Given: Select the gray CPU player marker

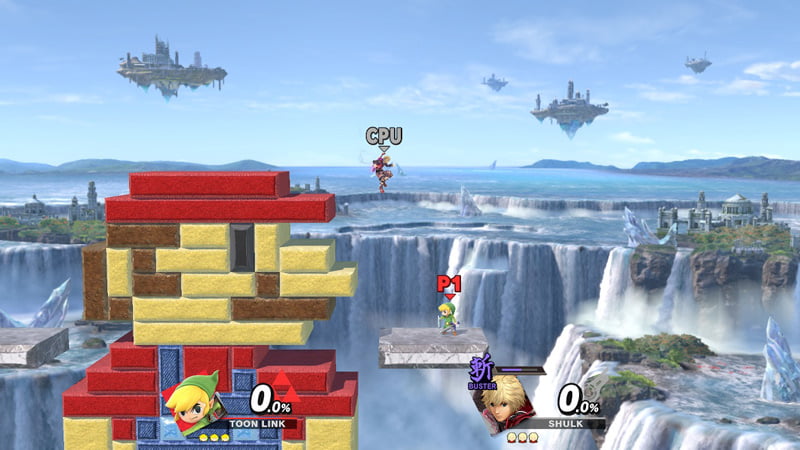Looking at the screenshot, I should click(384, 137).
